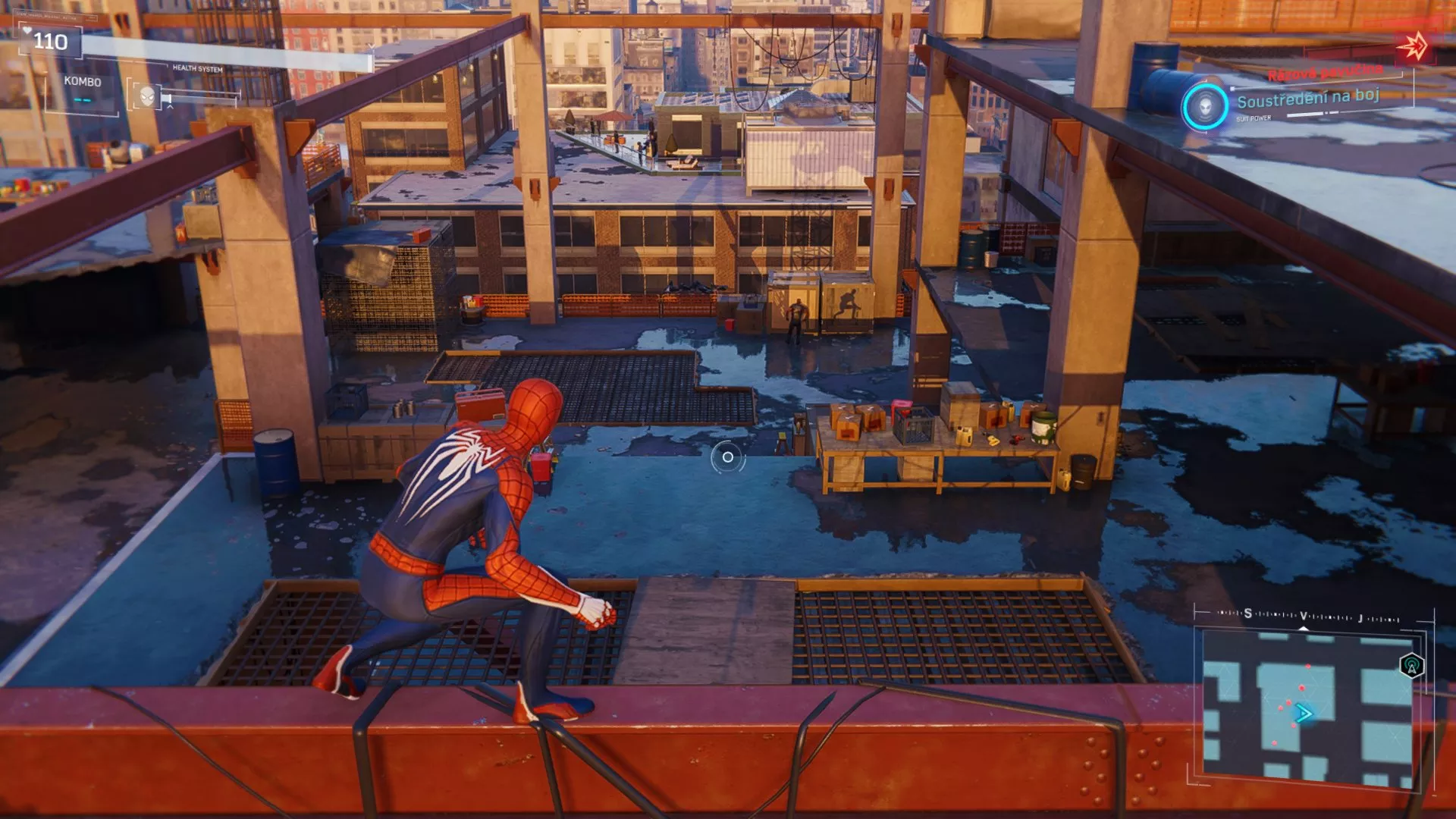The image size is (1456, 819).
Task: Click the heart icon beside health value
Action: [27, 30]
